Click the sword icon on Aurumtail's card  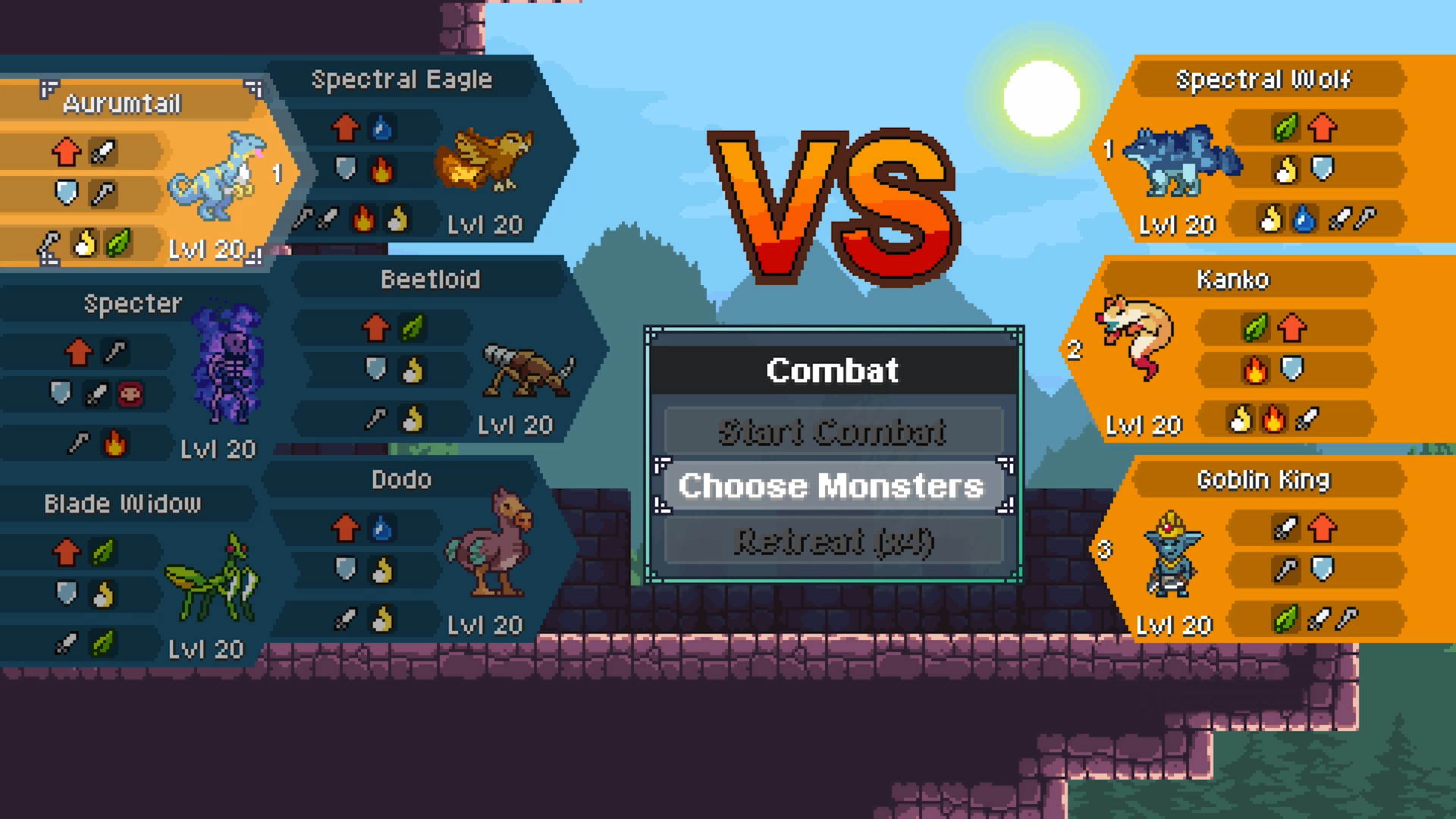point(104,151)
